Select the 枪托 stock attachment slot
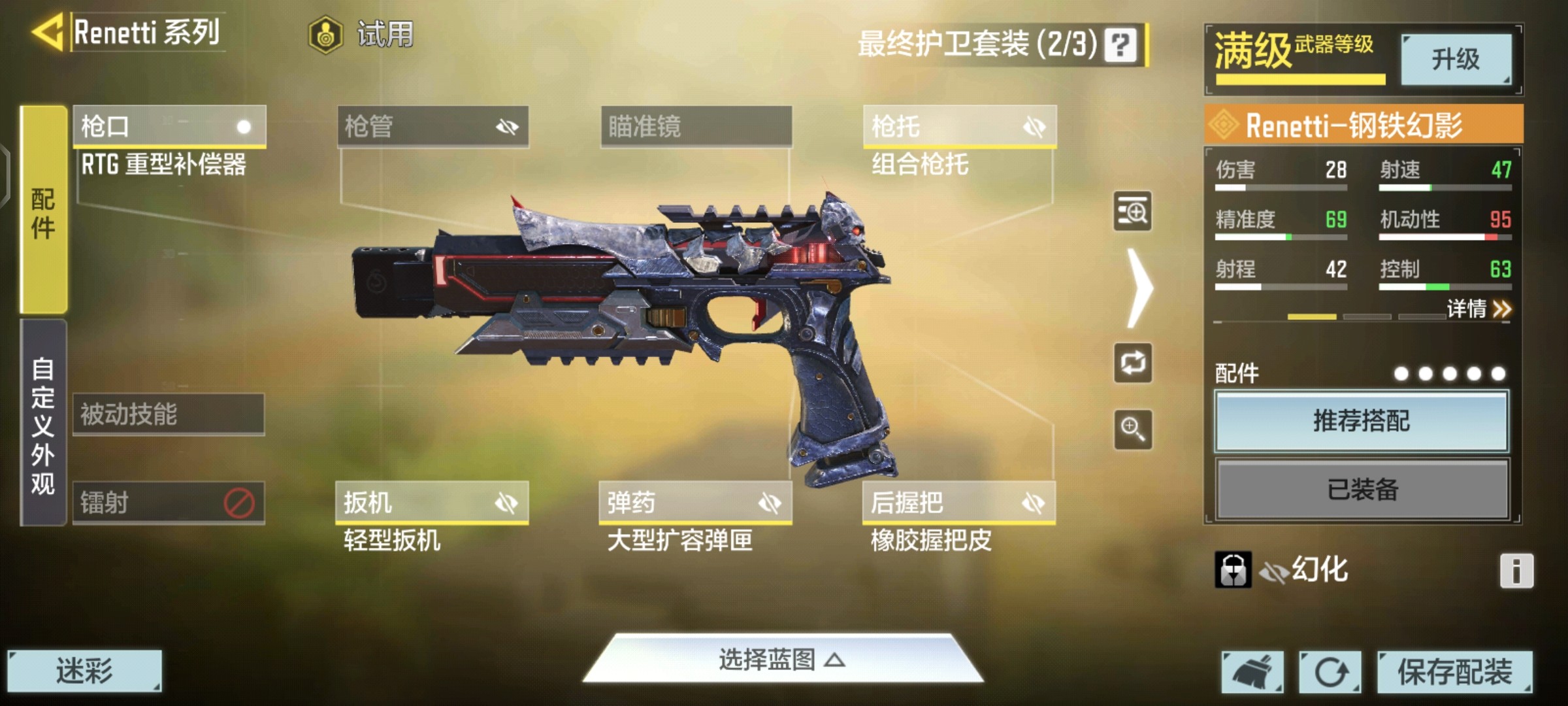 [959, 126]
